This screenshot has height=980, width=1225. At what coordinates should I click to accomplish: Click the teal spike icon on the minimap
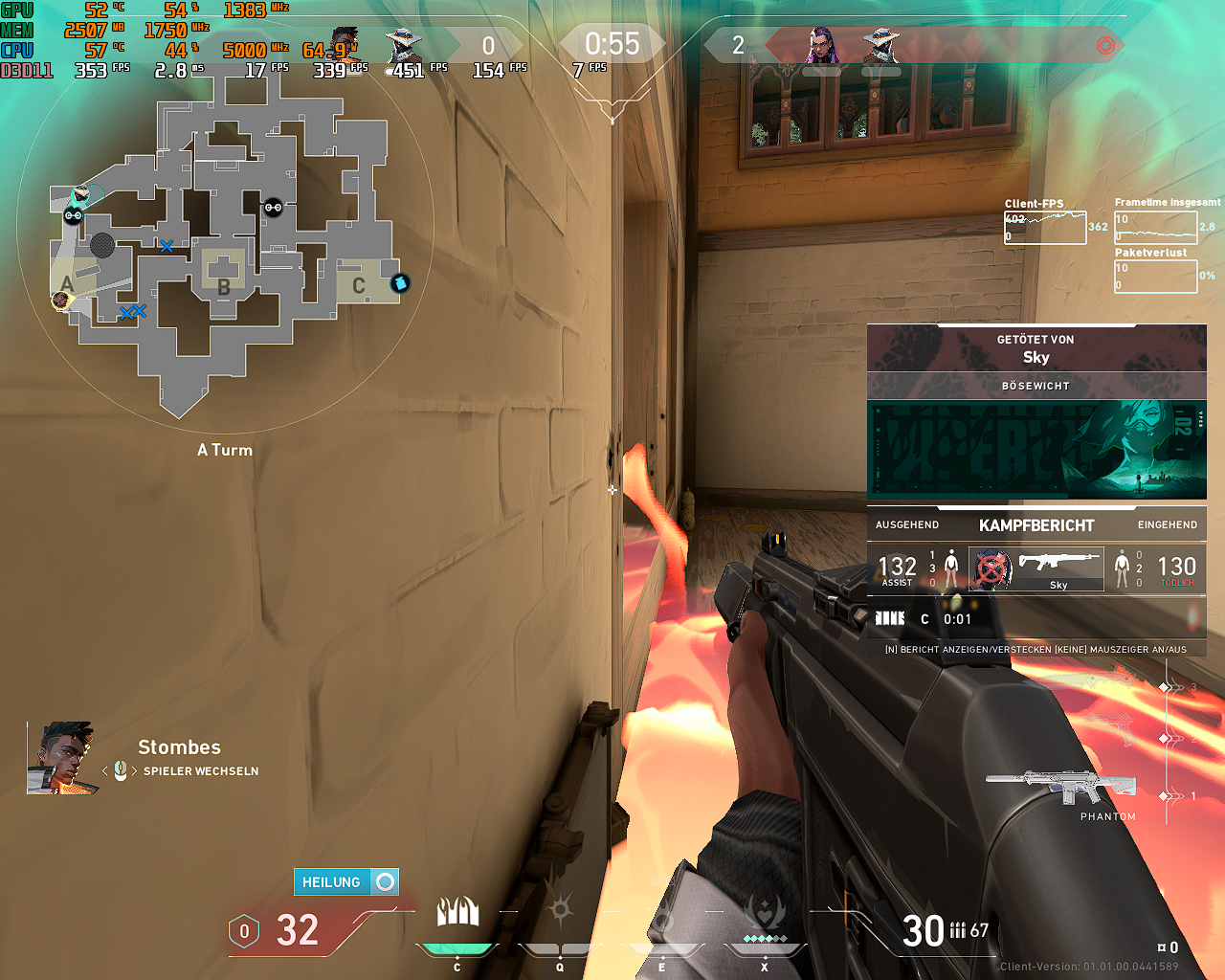point(398,282)
